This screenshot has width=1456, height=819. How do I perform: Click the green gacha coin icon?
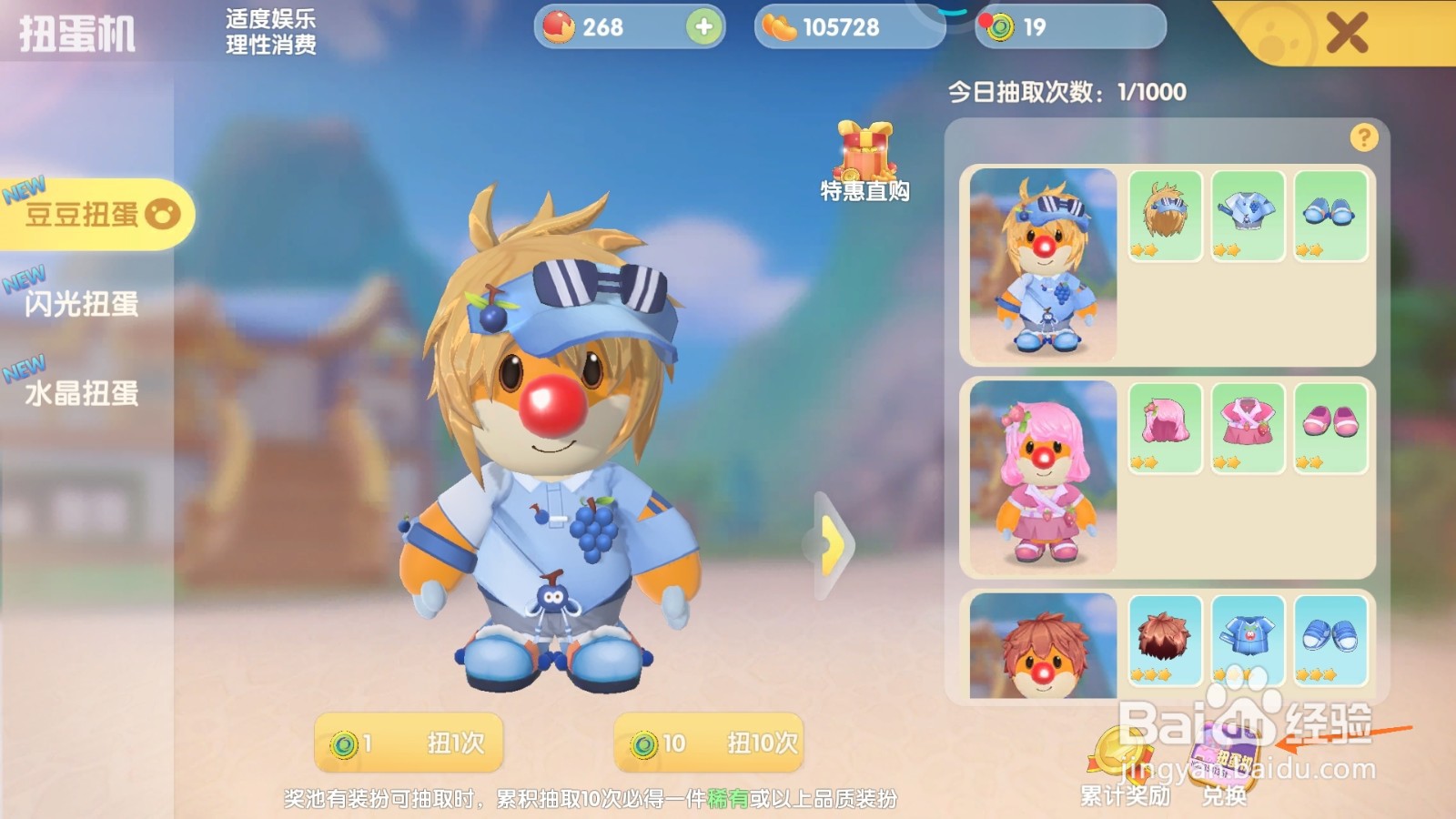[1001, 28]
